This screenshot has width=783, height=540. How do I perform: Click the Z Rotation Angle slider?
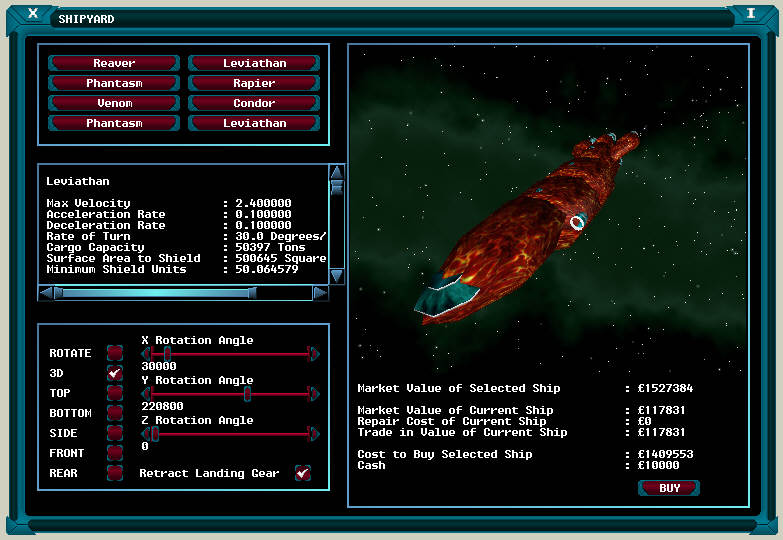(230, 433)
